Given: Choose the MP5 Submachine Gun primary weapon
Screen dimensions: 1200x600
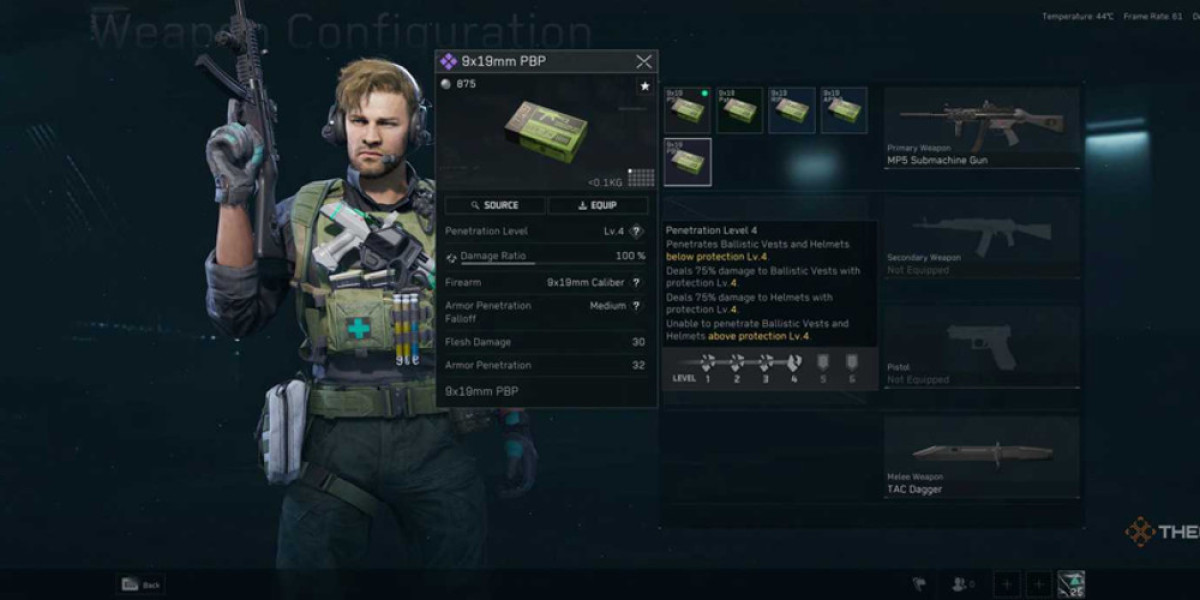Looking at the screenshot, I should coord(981,128).
